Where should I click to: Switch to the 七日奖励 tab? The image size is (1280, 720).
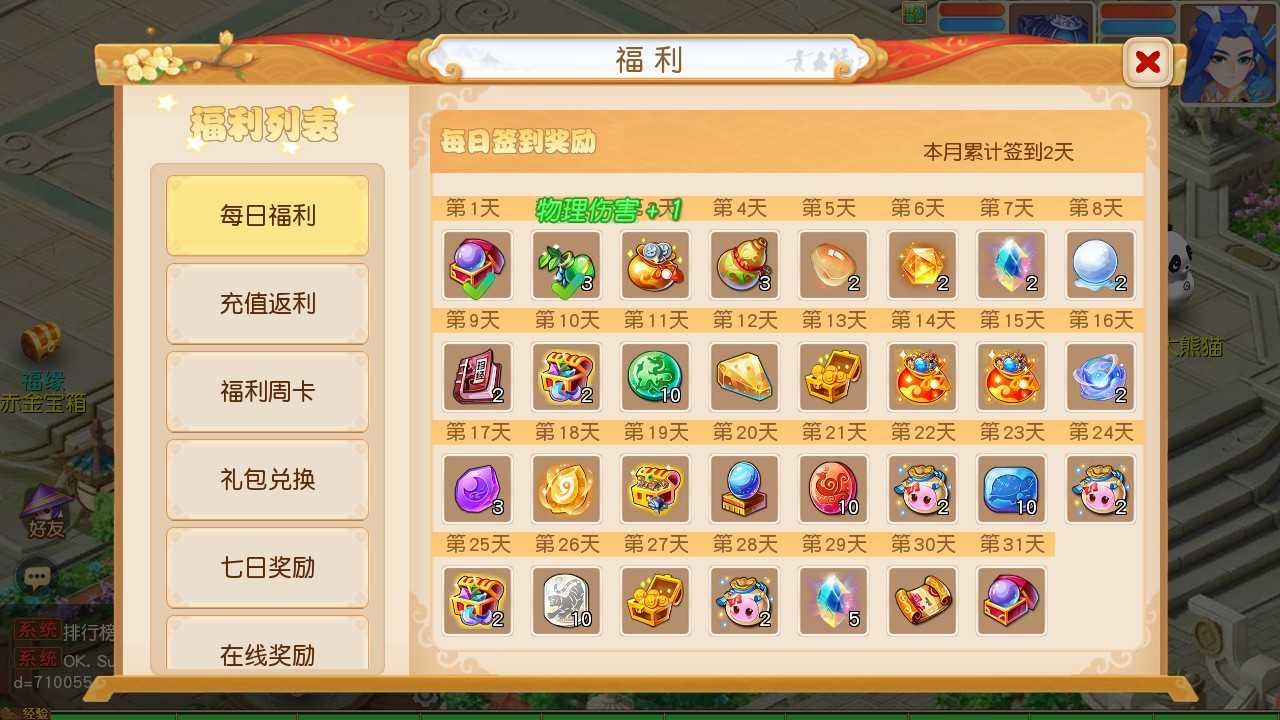tap(267, 567)
